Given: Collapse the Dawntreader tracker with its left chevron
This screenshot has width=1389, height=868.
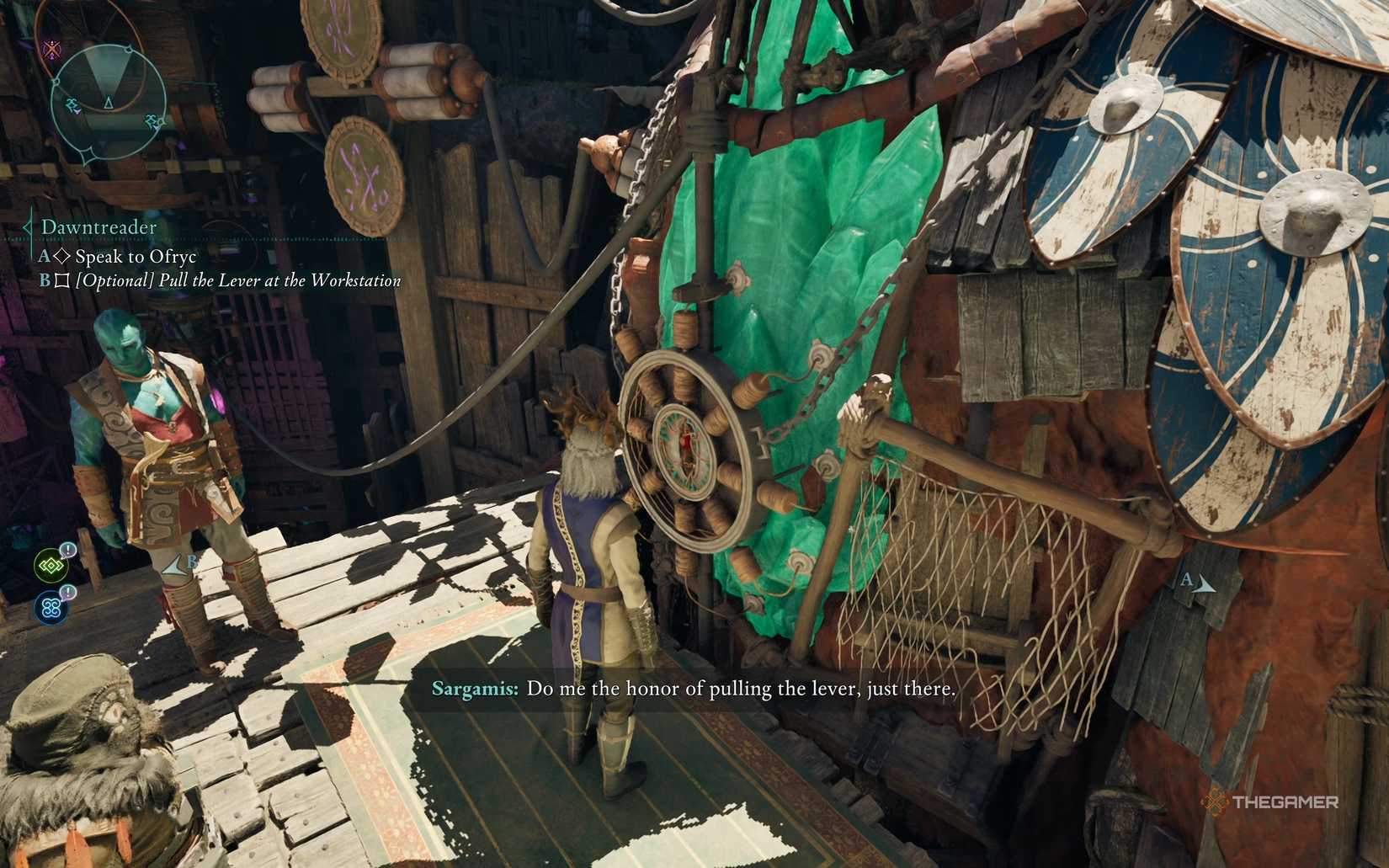Looking at the screenshot, I should pyautogui.click(x=27, y=227).
